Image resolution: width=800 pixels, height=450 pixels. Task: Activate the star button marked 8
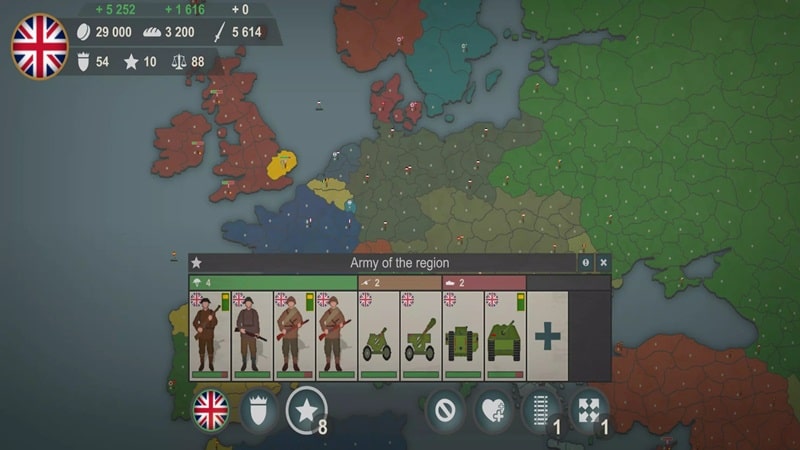pyautogui.click(x=306, y=409)
